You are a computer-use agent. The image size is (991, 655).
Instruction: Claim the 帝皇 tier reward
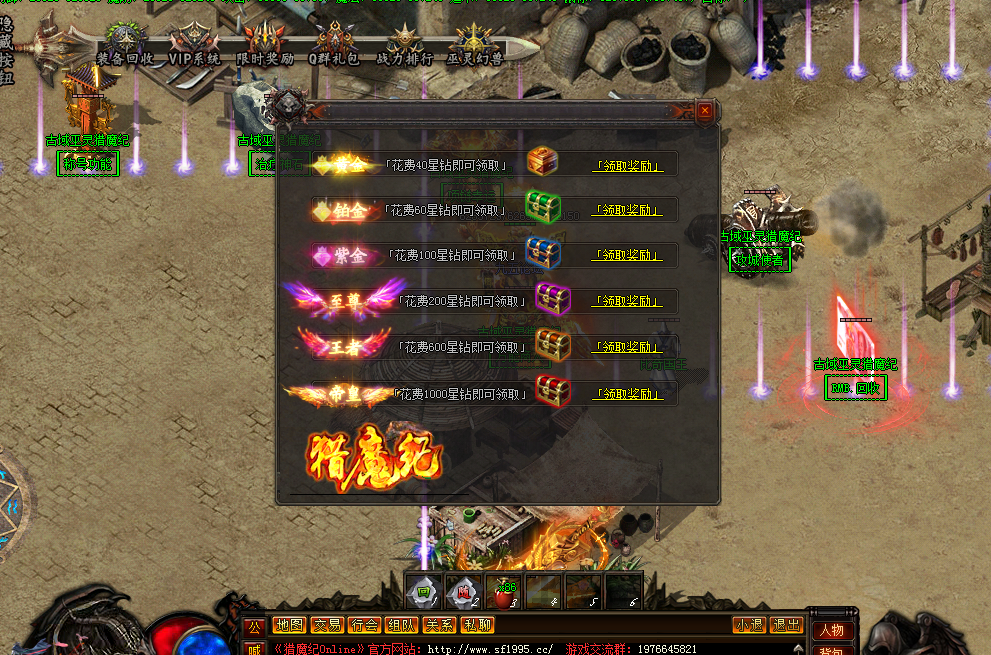point(627,394)
